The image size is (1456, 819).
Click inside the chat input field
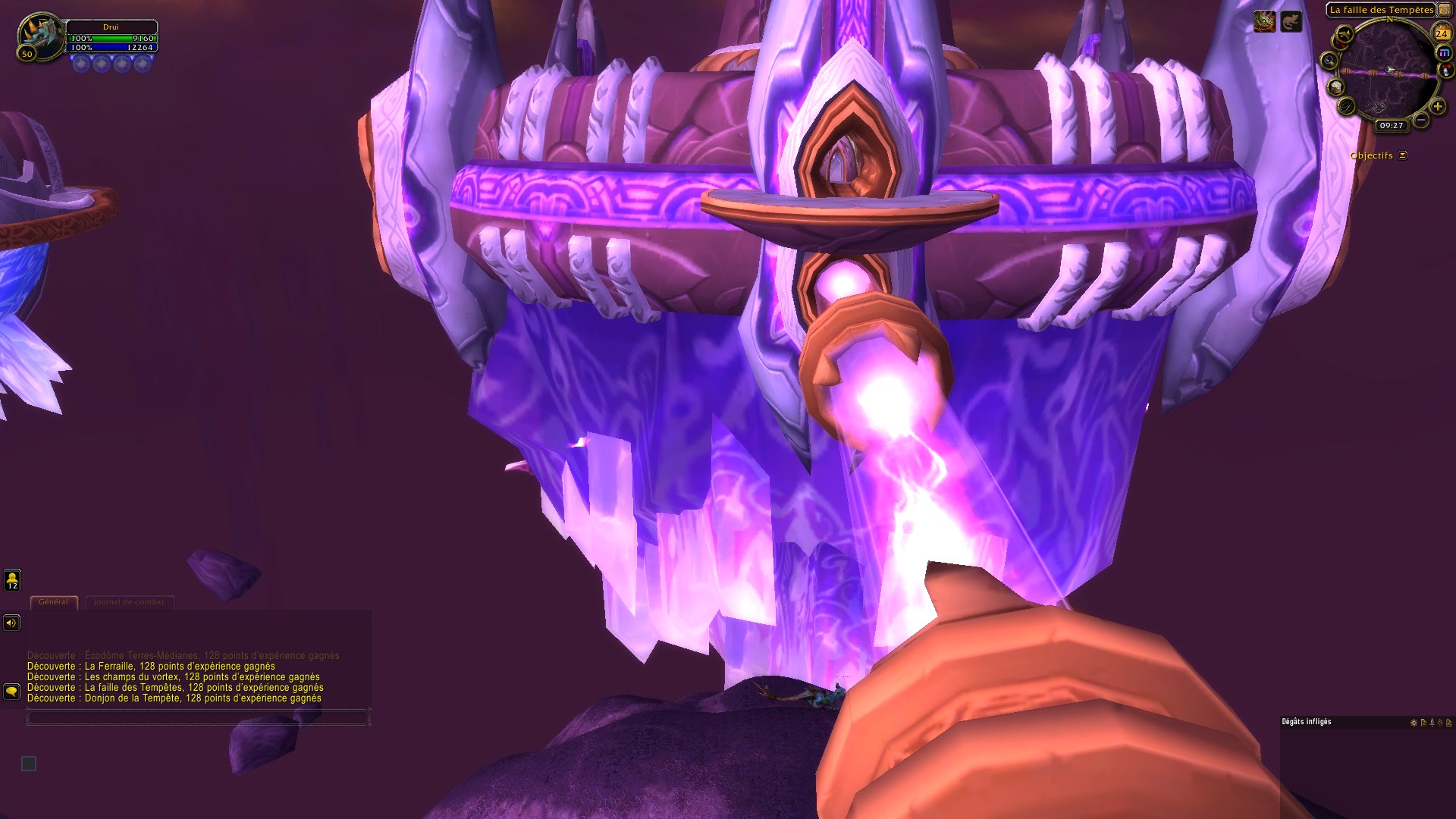point(197,717)
